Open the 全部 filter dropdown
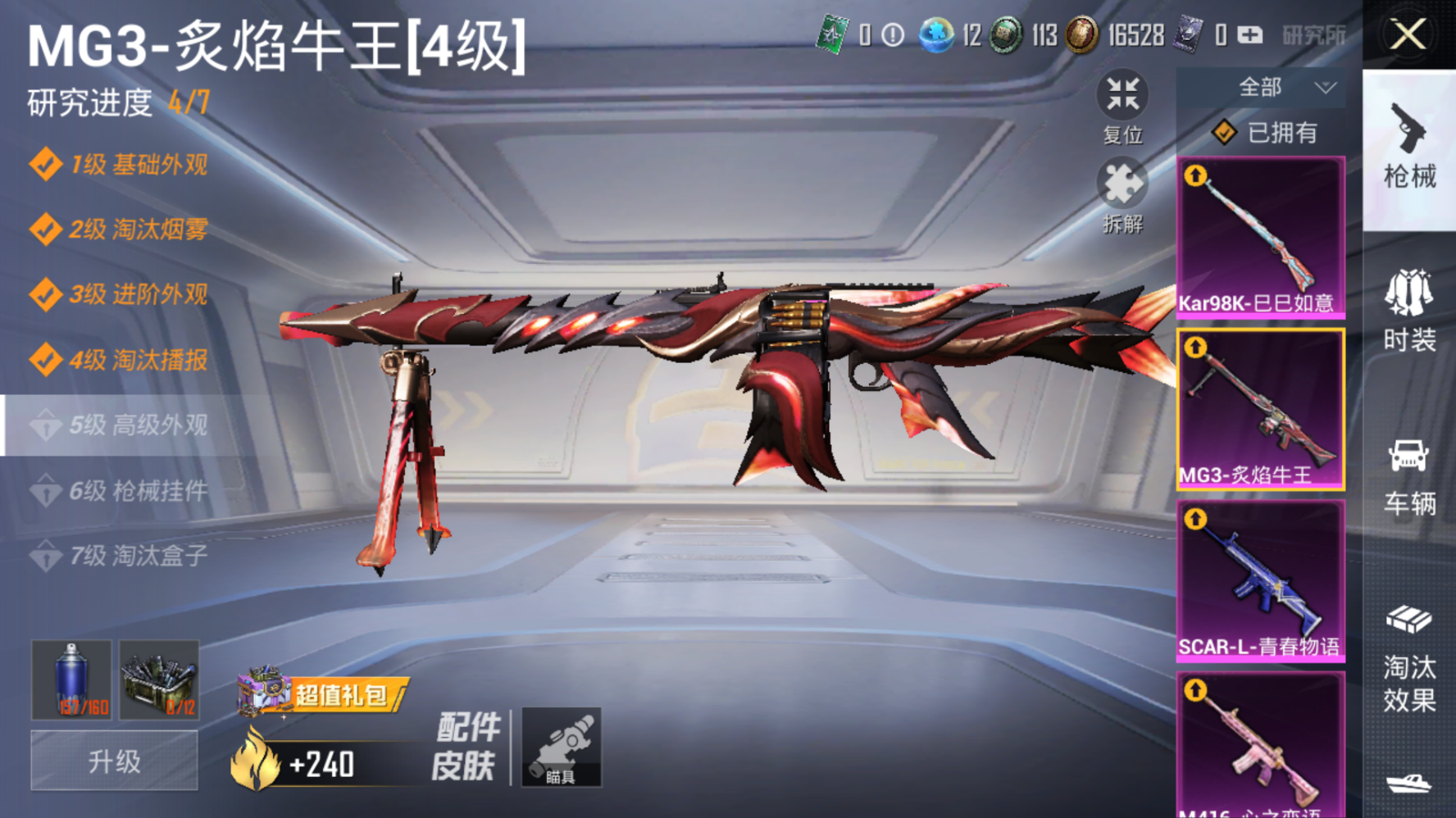The width and height of the screenshot is (1456, 818). coord(1261,87)
